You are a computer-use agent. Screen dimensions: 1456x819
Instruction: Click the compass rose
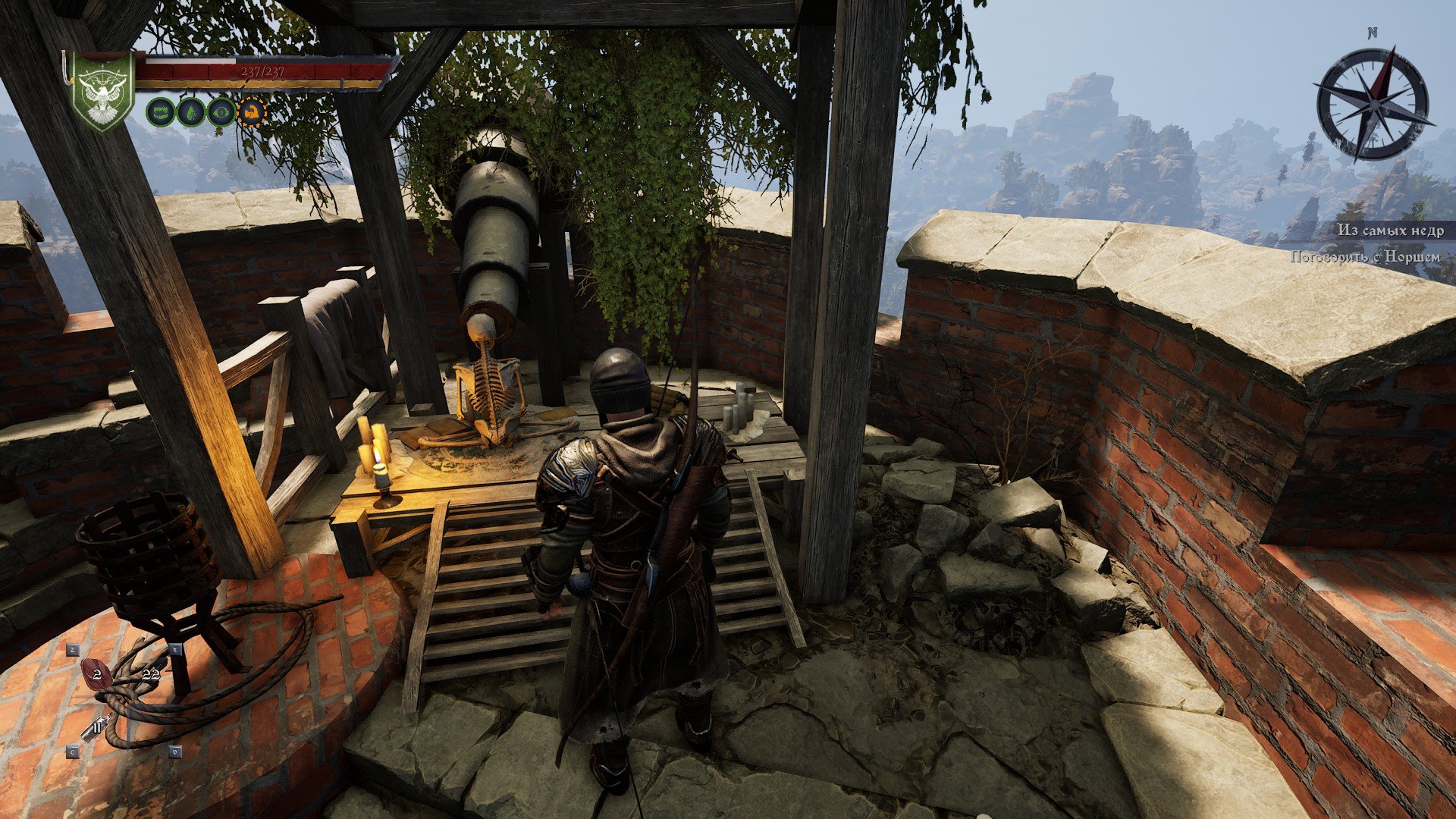[x=1373, y=102]
